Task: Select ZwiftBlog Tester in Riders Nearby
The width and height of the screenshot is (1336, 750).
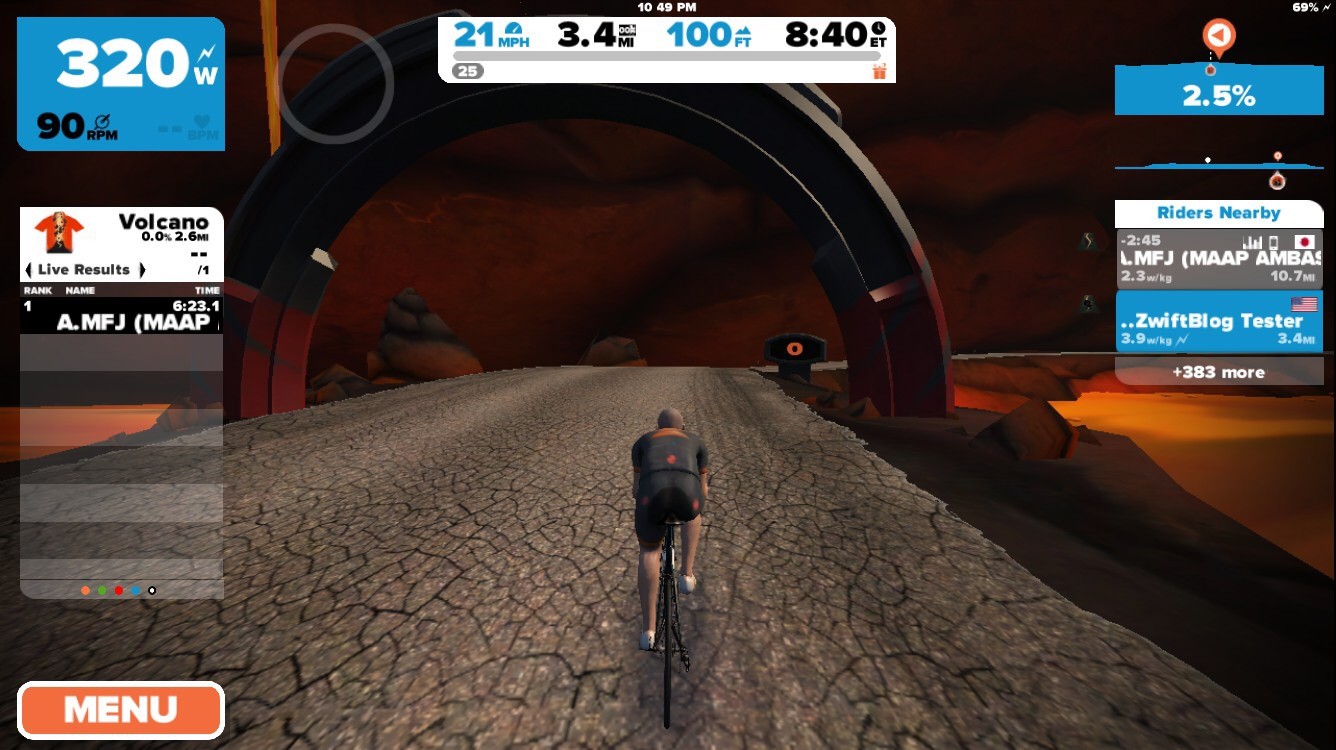Action: tap(1218, 321)
